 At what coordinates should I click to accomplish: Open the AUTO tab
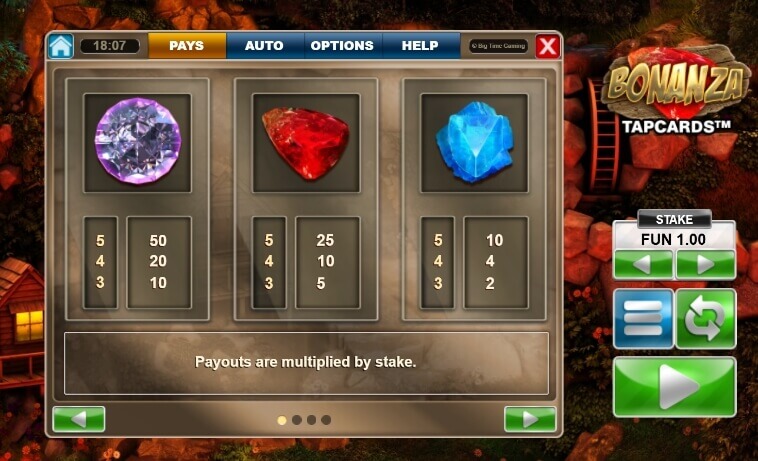click(264, 46)
